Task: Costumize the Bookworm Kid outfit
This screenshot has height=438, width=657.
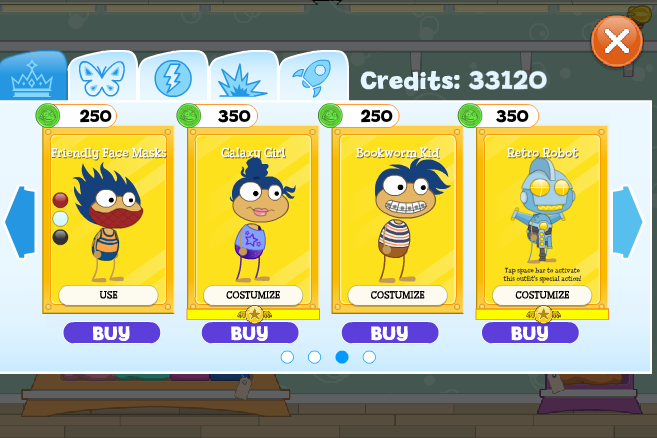Action: (397, 295)
